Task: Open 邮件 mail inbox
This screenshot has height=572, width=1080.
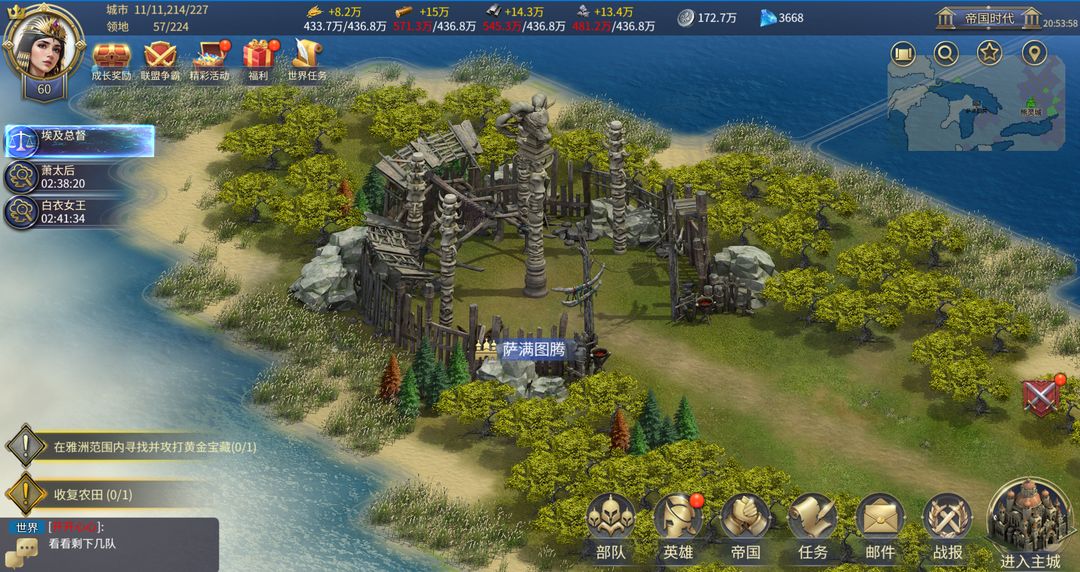Action: point(880,524)
